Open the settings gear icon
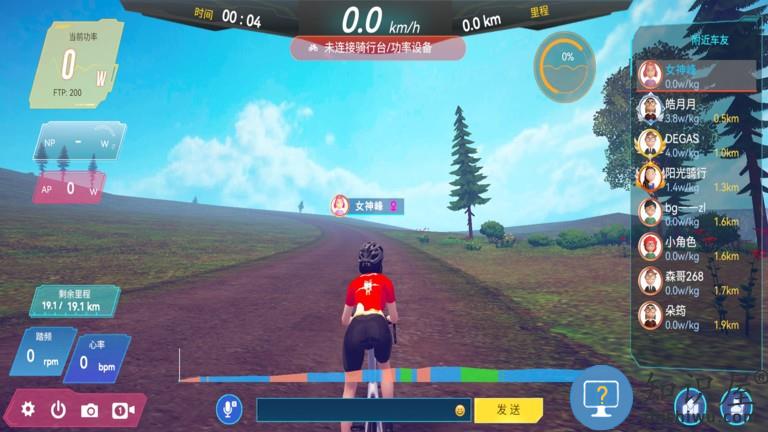Viewport: 768px width, 432px height. (x=28, y=409)
